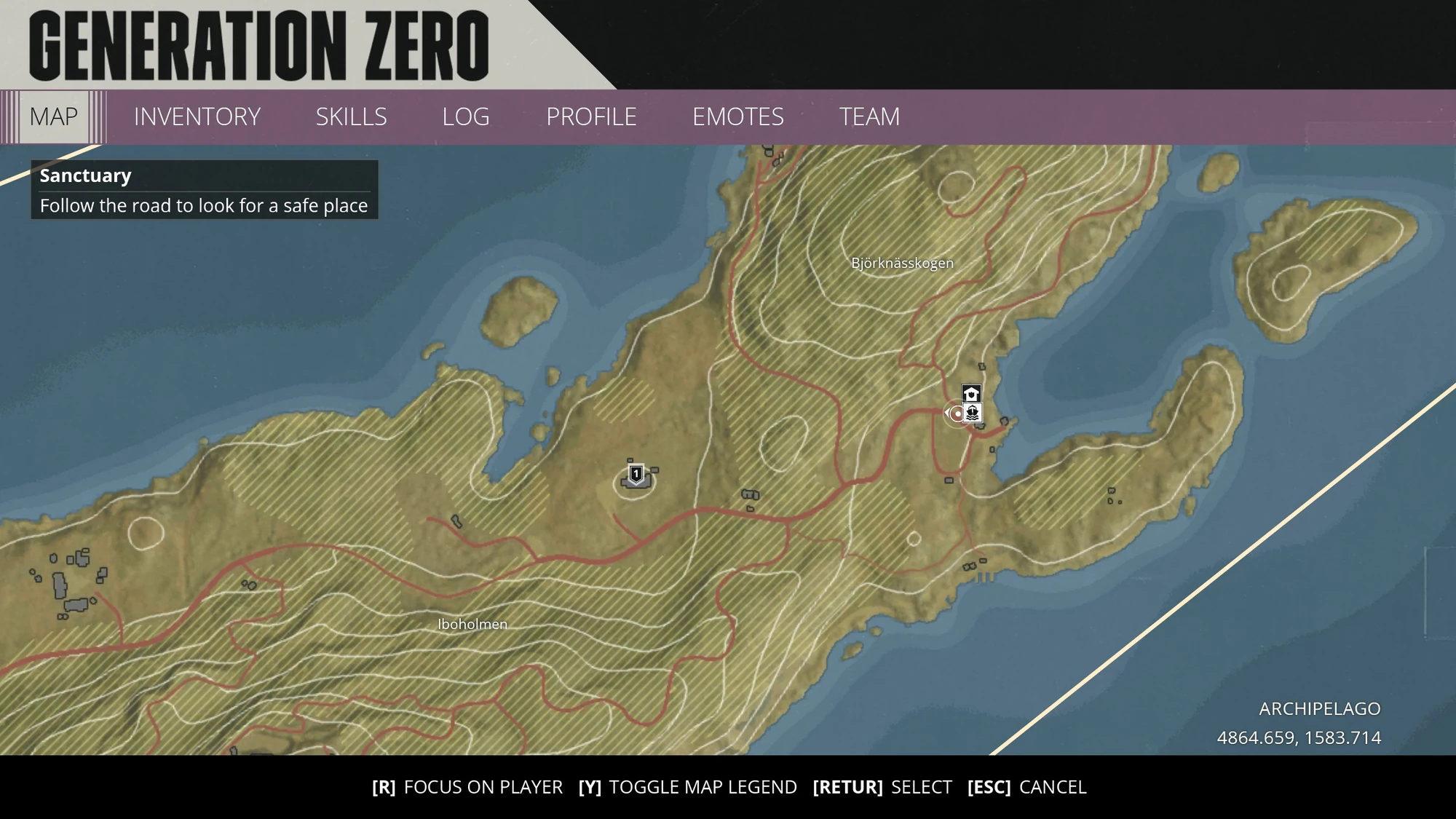The width and height of the screenshot is (1456, 819).
Task: Select the safehouse icon near Björknässkogen
Action: click(x=971, y=392)
